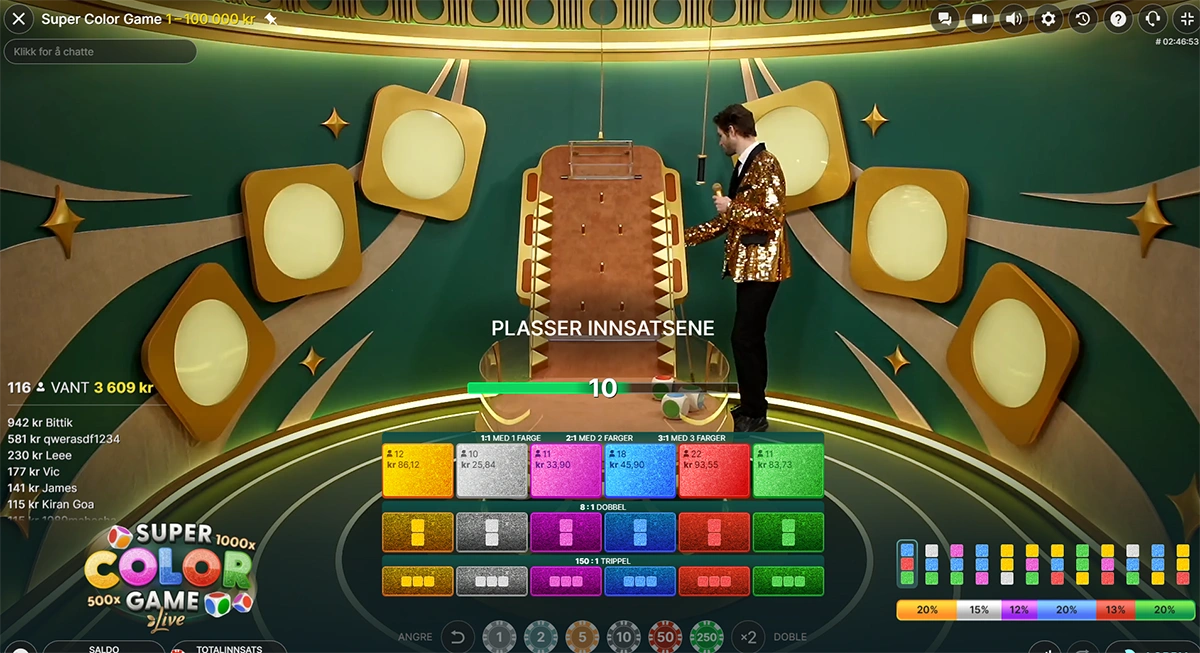This screenshot has height=653, width=1200.
Task: Bet on the yellow single color
Action: click(418, 471)
